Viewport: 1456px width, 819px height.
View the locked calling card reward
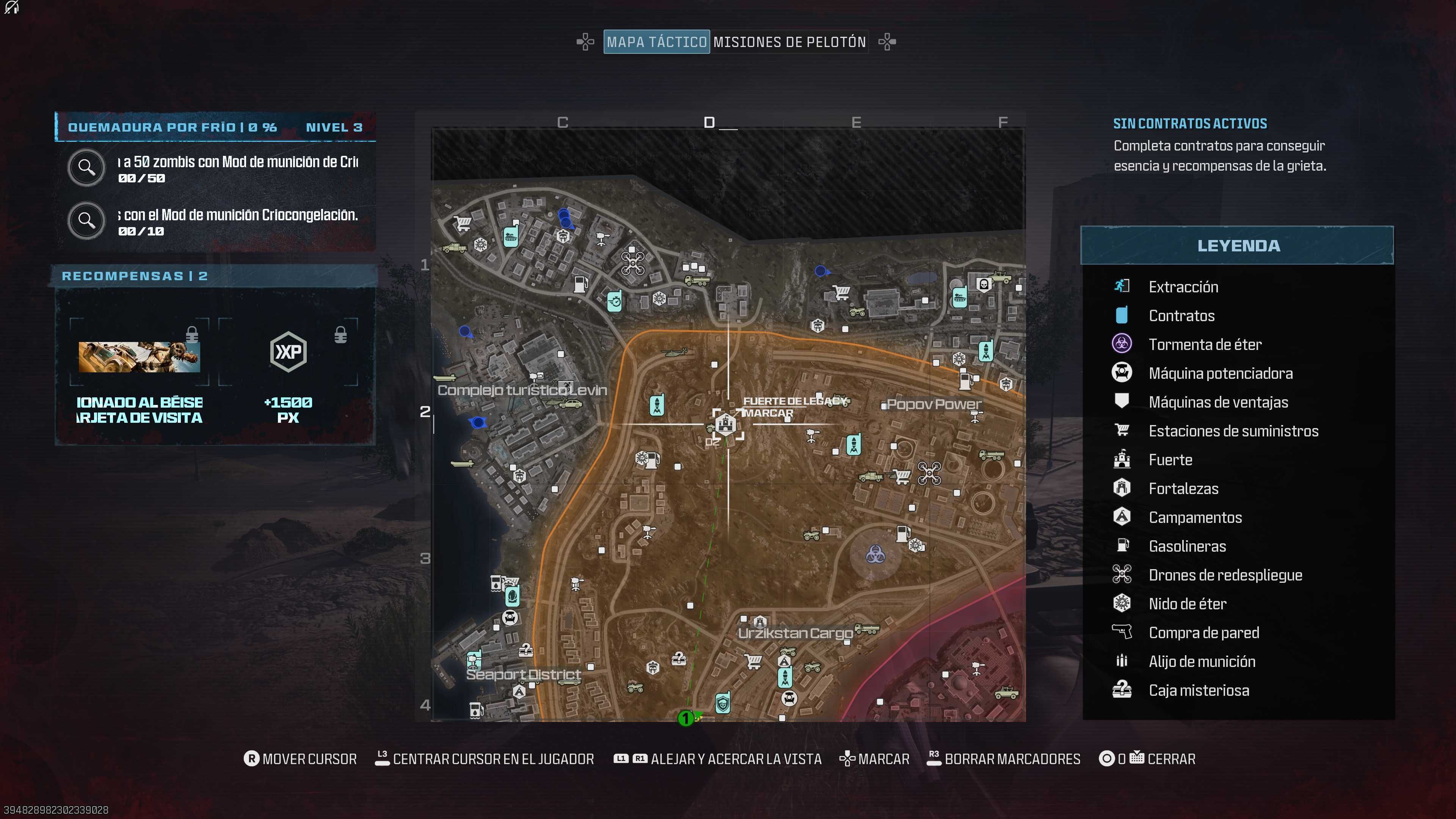click(139, 357)
